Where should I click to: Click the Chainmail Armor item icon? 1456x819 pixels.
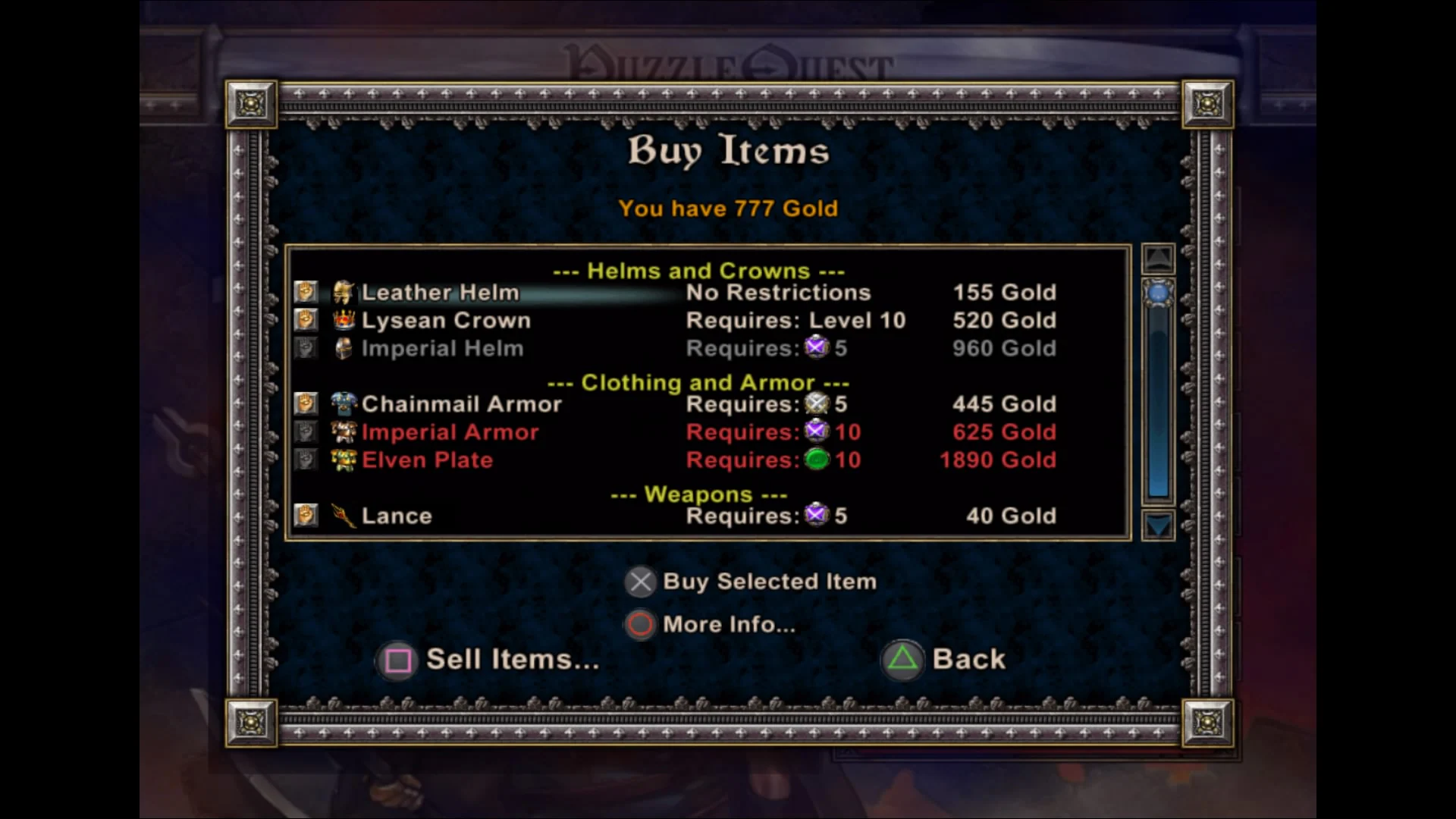[x=343, y=403]
